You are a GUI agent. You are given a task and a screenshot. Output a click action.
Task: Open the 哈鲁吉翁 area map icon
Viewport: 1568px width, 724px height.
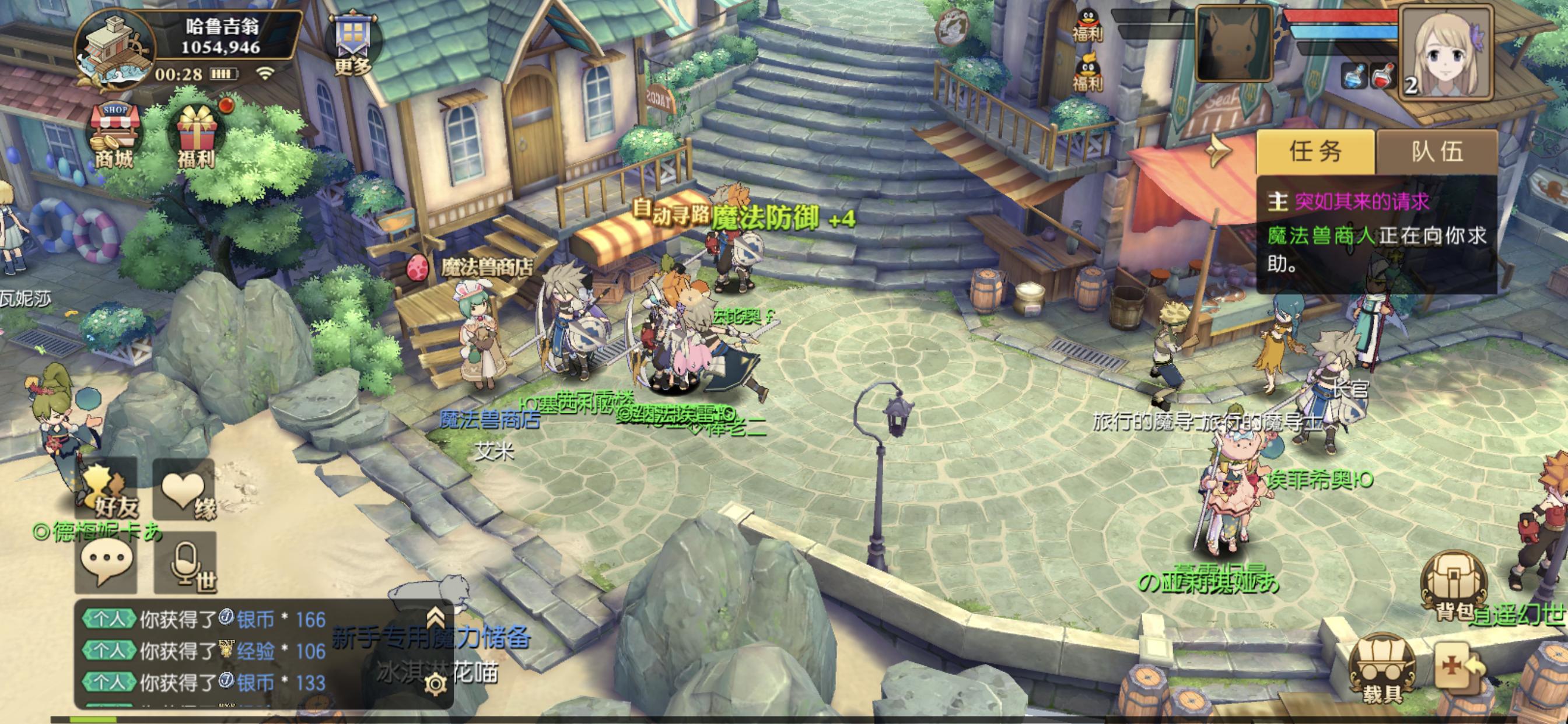pos(116,47)
